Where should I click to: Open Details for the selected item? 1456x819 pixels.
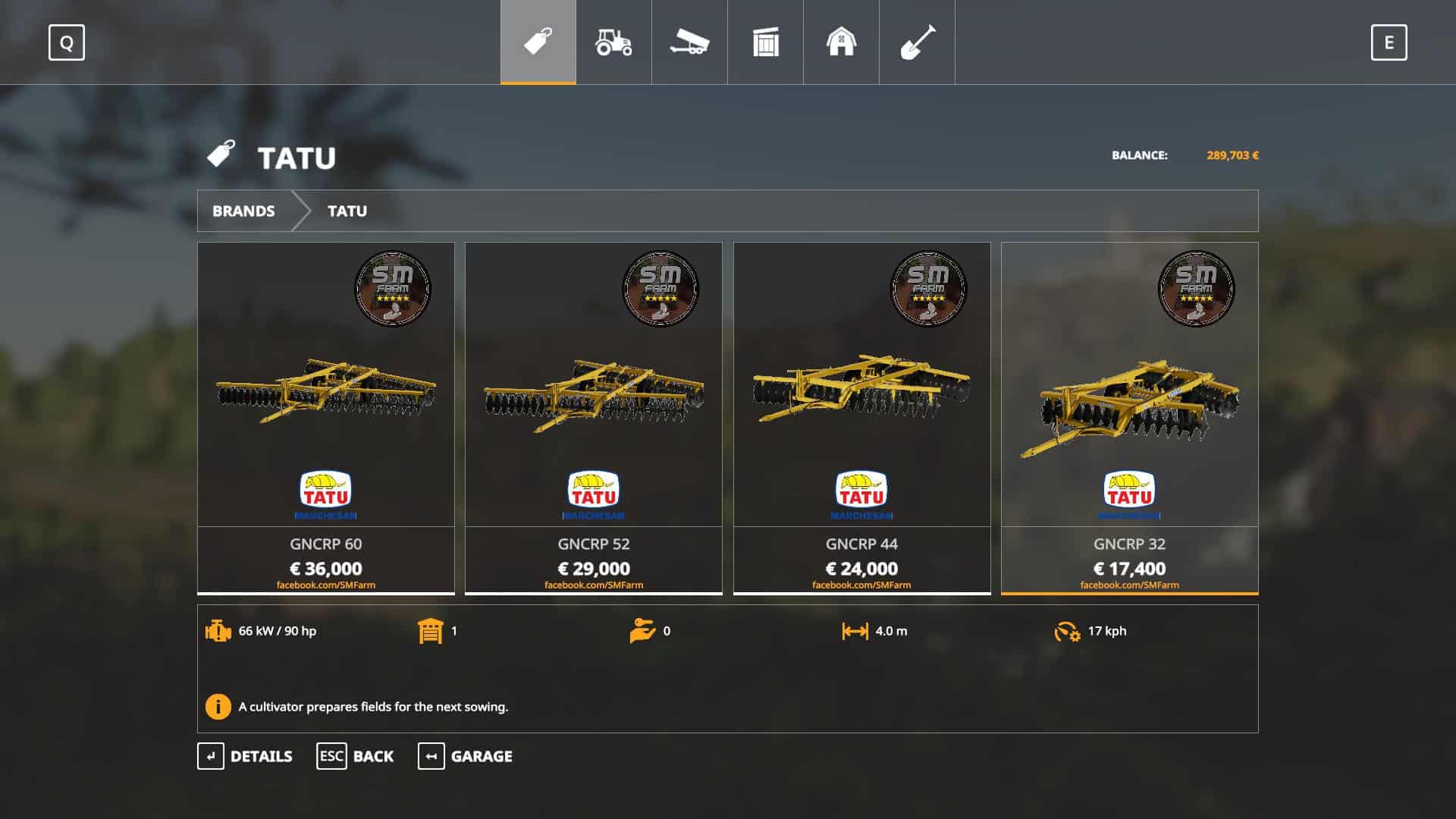(x=245, y=756)
